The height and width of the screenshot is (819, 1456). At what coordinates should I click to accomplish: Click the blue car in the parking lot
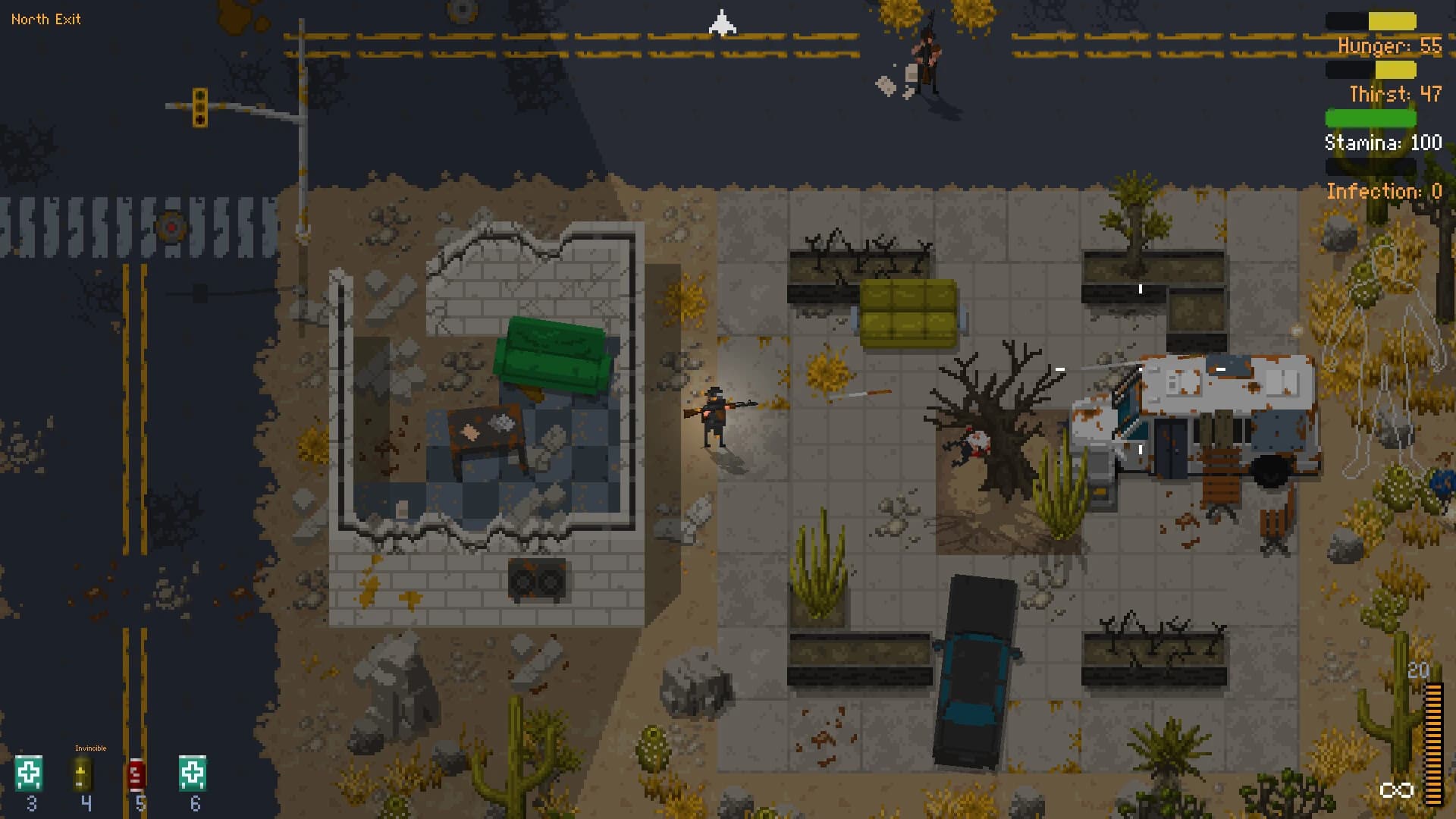click(974, 667)
